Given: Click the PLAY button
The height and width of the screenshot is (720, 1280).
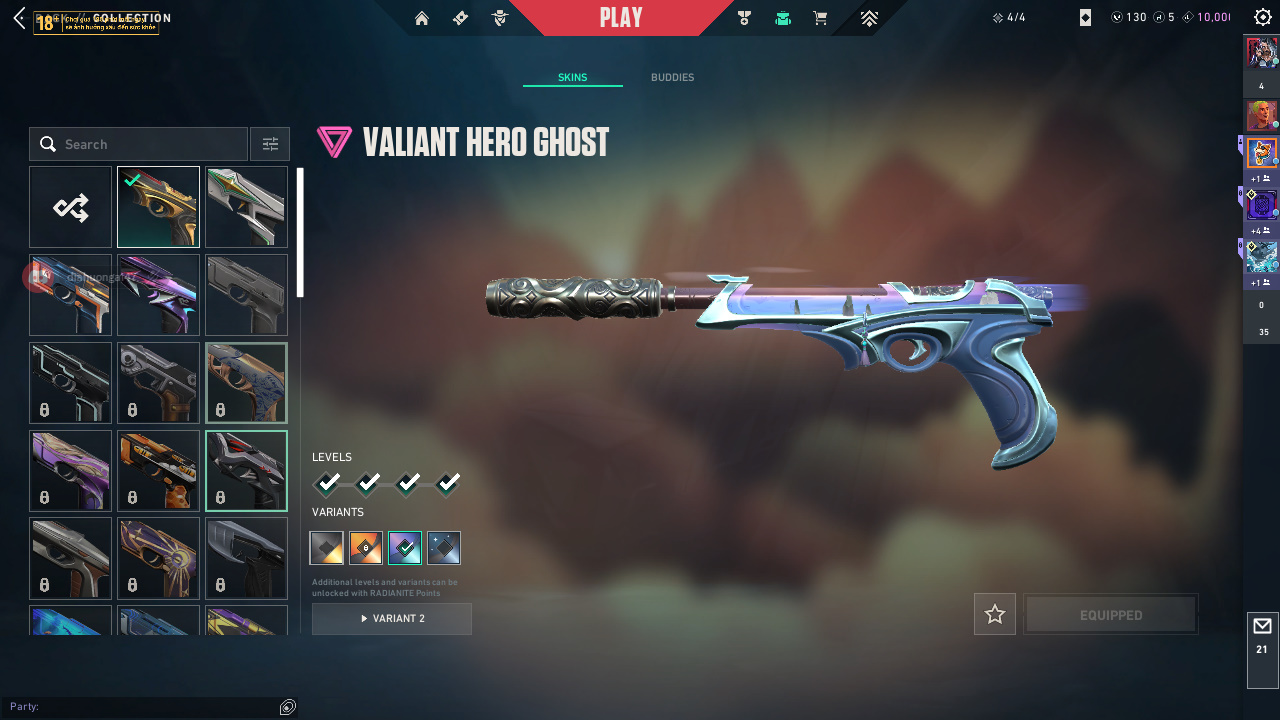Looking at the screenshot, I should (621, 18).
